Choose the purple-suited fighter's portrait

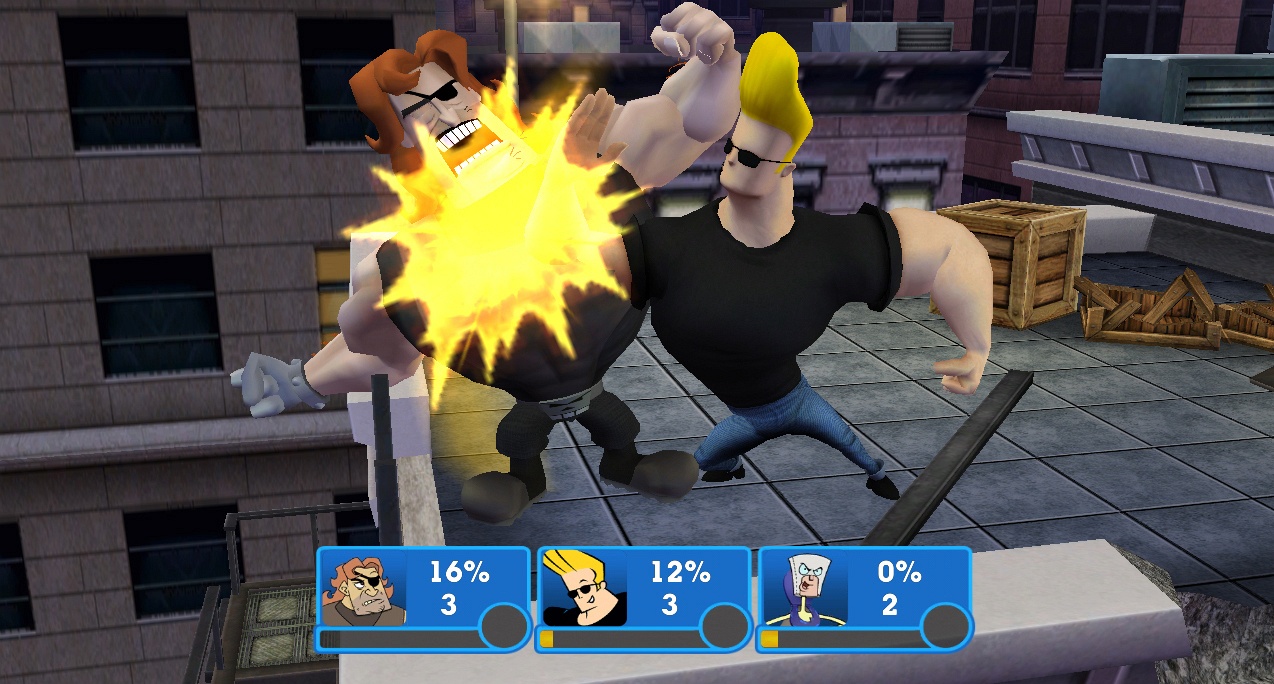(x=804, y=589)
